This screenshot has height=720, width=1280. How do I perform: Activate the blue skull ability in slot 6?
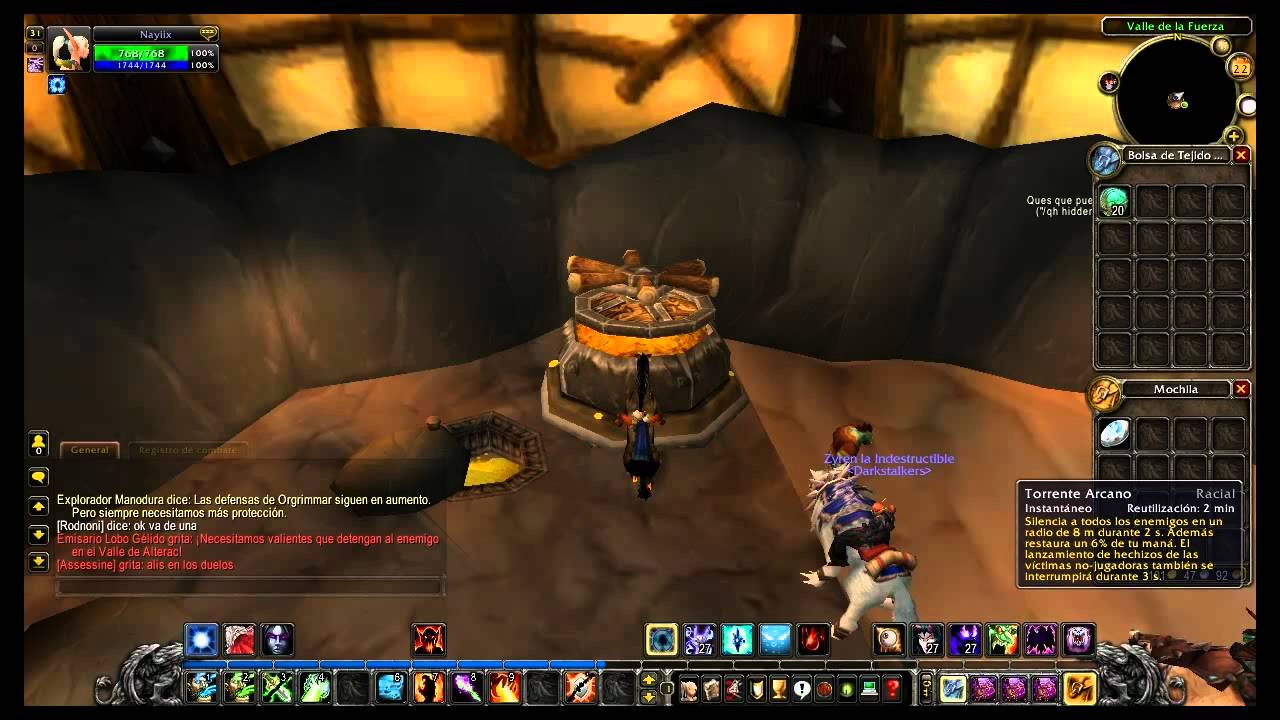[390, 687]
